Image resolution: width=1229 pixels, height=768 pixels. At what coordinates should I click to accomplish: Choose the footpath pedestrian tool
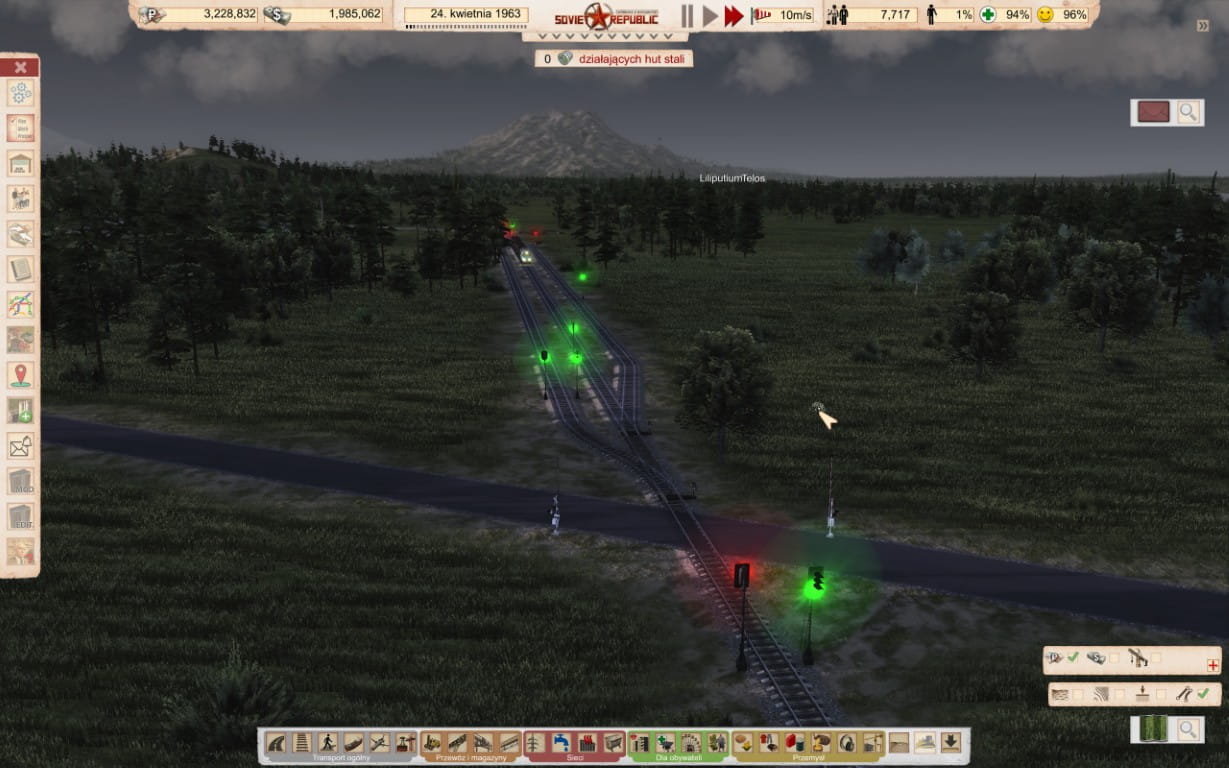tap(327, 742)
